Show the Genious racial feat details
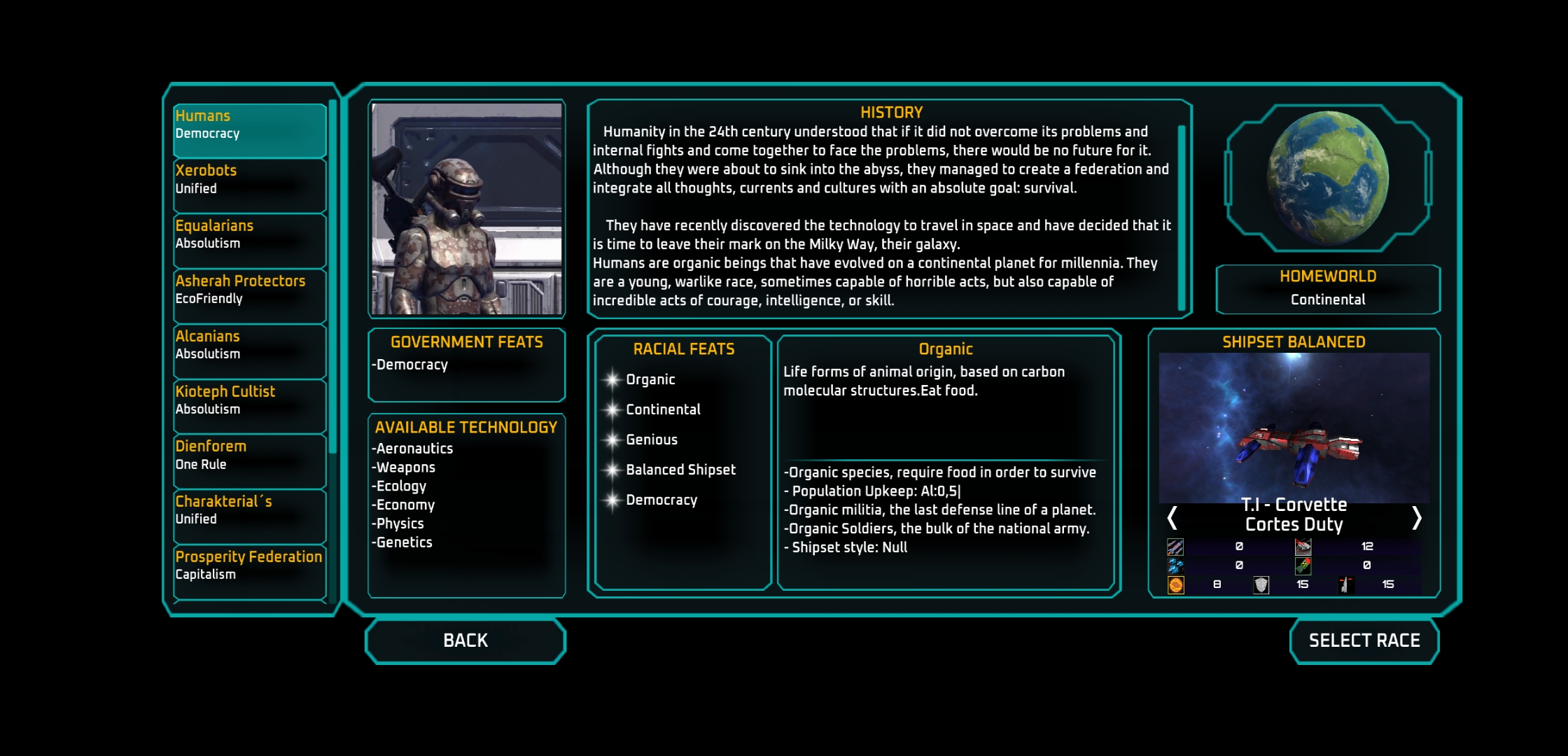Viewport: 1568px width, 756px height. coord(651,440)
